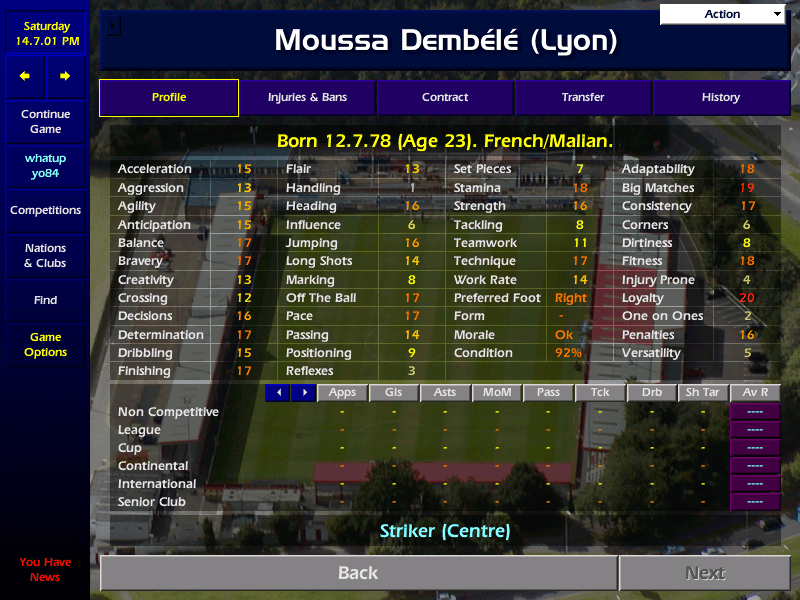Image resolution: width=800 pixels, height=600 pixels.
Task: Open Nations & Clubs
Action: tap(45, 256)
